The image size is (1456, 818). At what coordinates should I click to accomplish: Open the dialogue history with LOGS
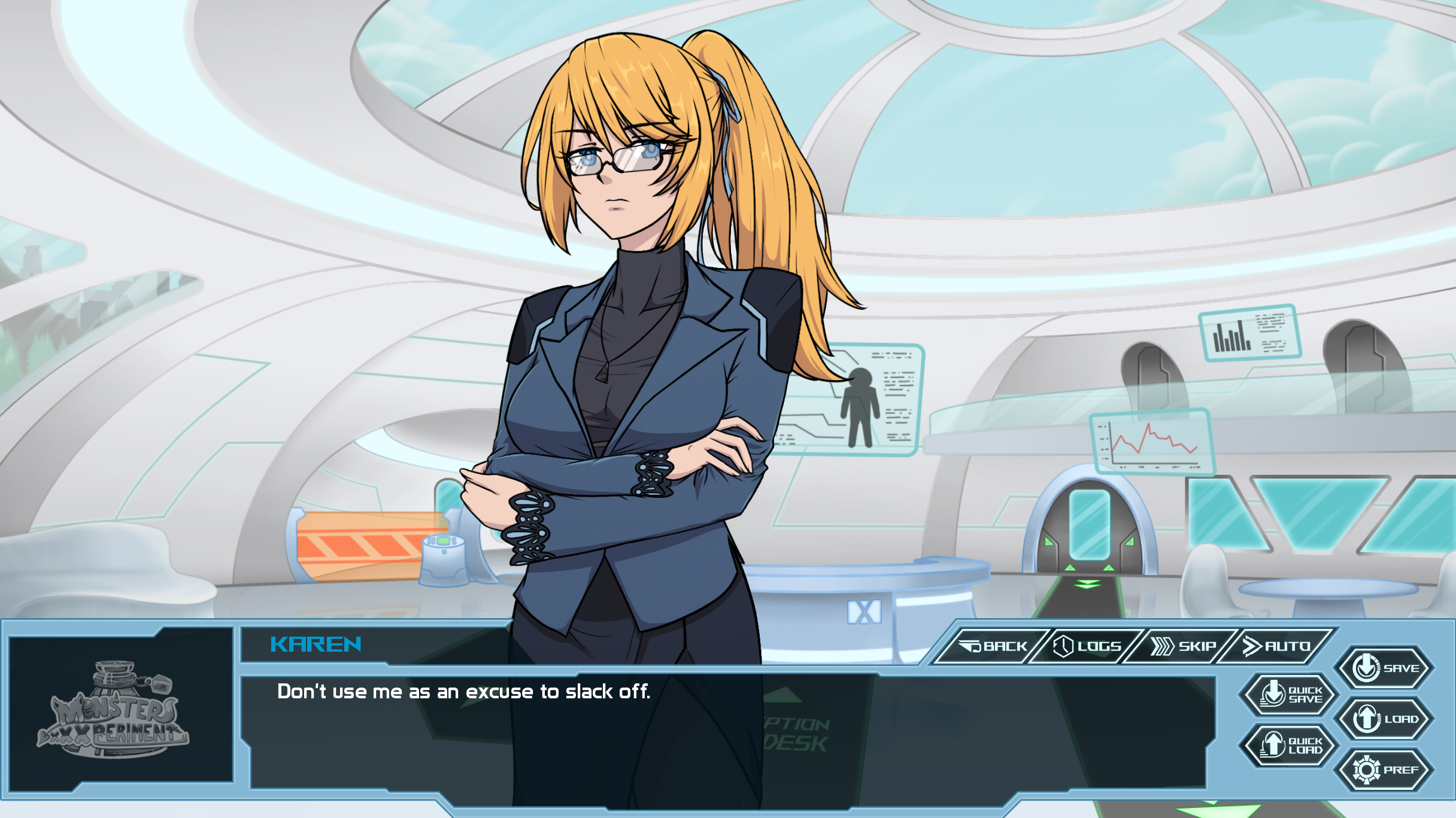[x=1100, y=646]
